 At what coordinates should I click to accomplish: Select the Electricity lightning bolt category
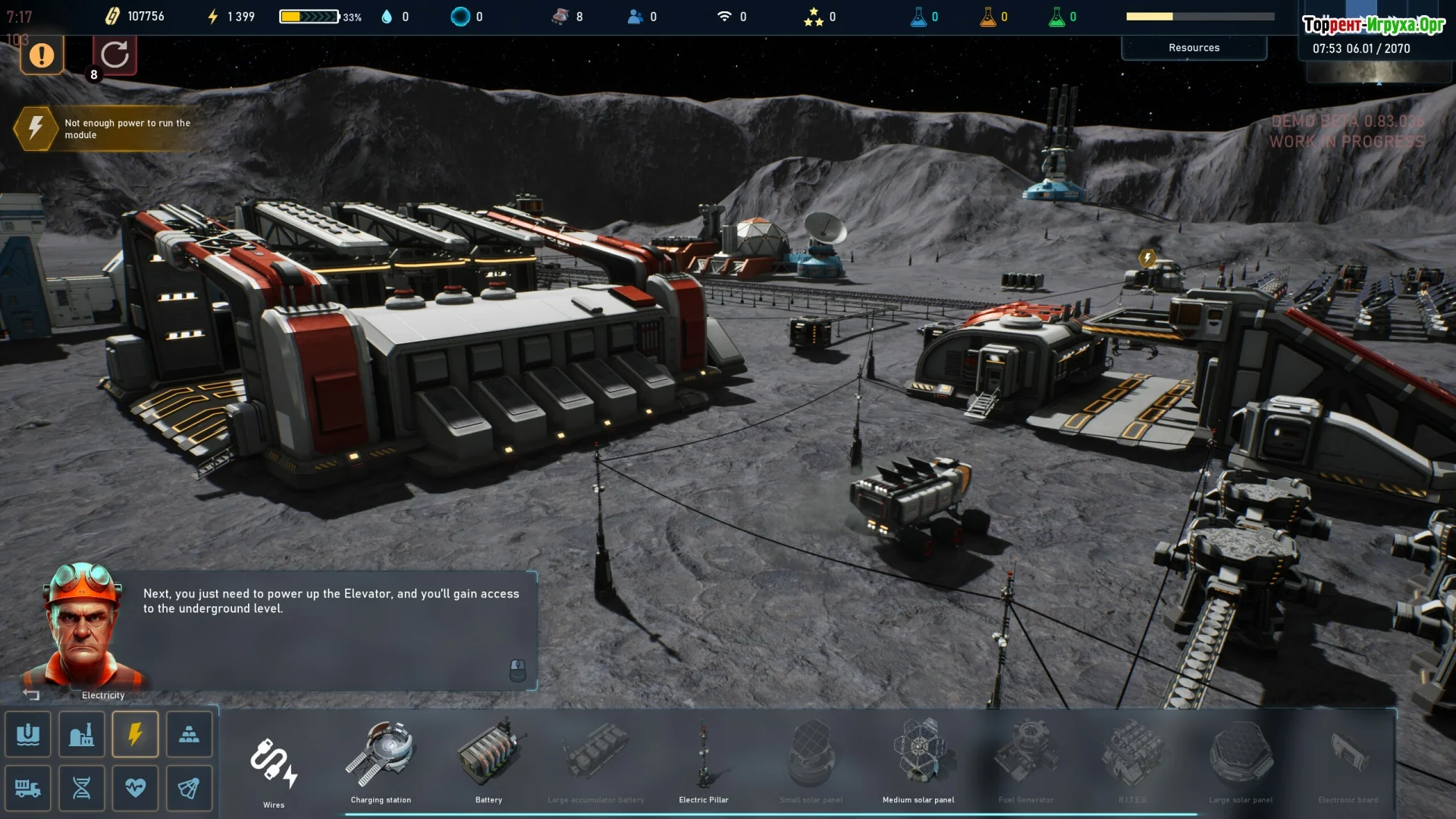pyautogui.click(x=135, y=734)
